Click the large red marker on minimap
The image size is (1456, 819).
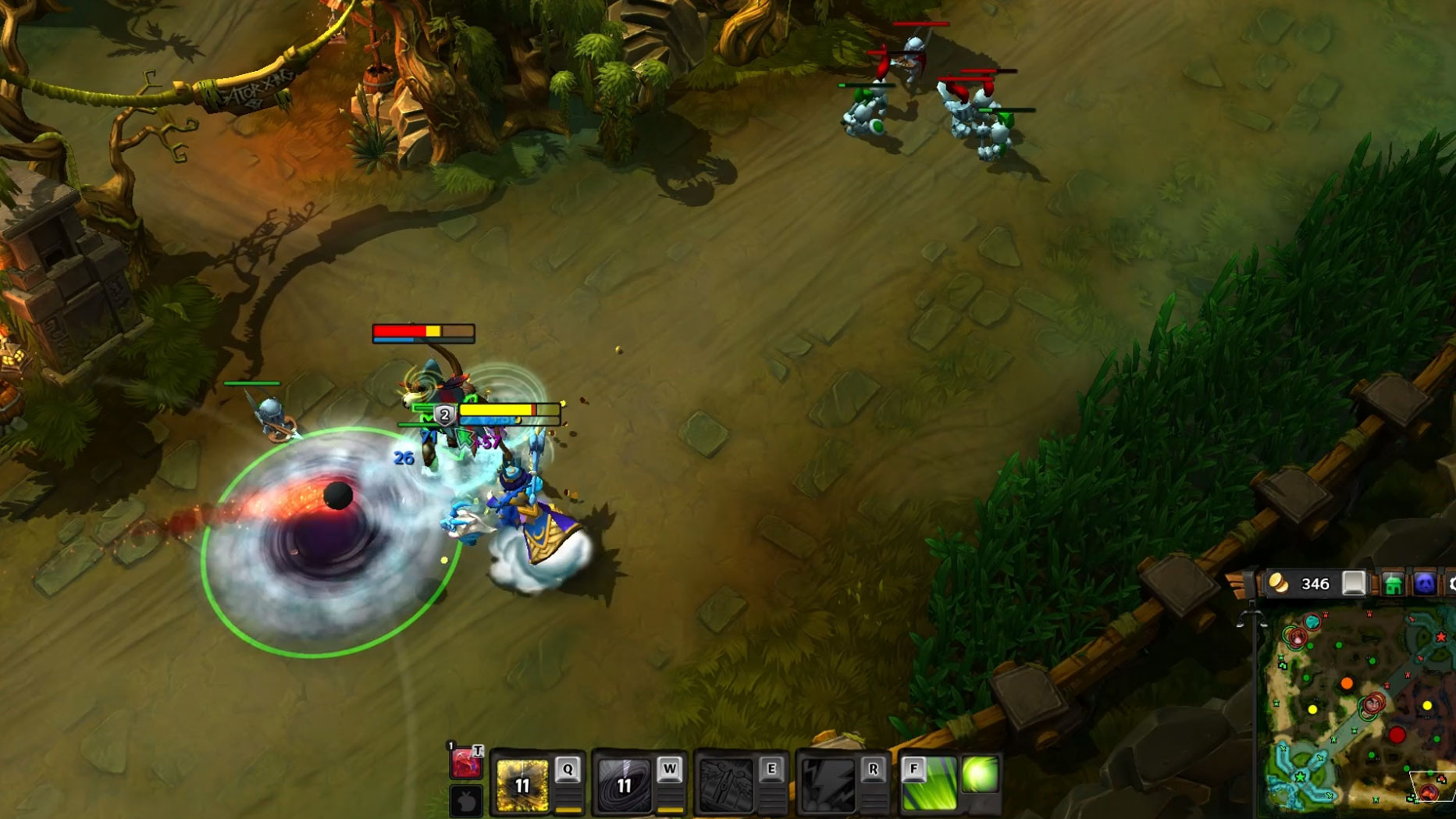(1397, 735)
